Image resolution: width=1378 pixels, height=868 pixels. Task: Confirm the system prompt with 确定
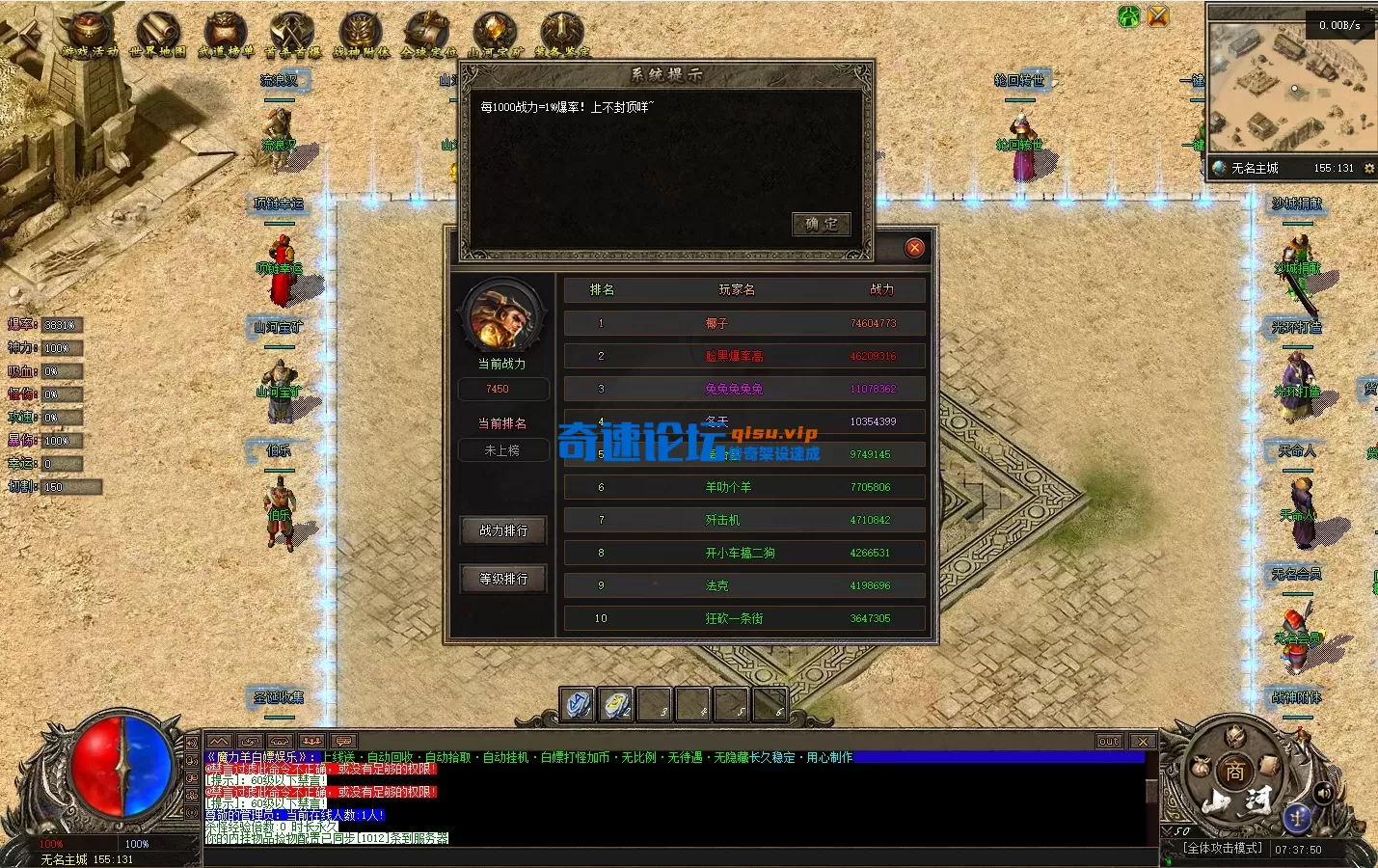(821, 224)
